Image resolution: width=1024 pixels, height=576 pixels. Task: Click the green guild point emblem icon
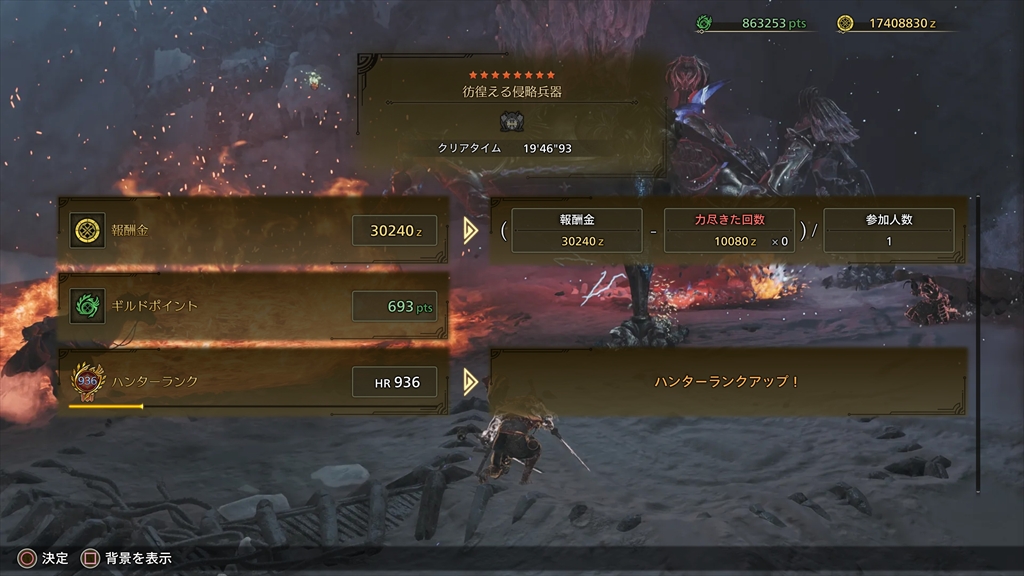point(87,306)
